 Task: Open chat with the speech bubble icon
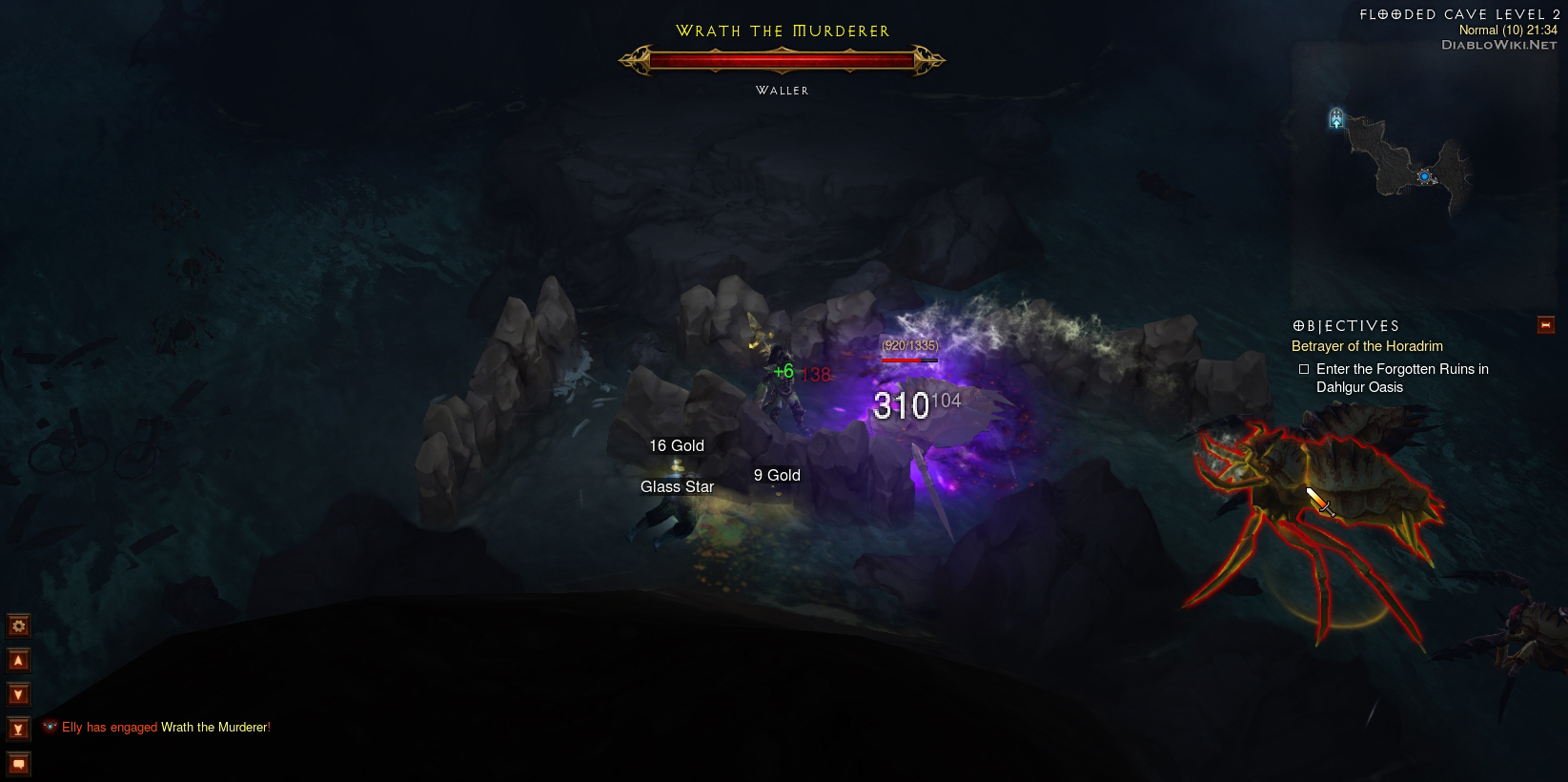pos(17,763)
